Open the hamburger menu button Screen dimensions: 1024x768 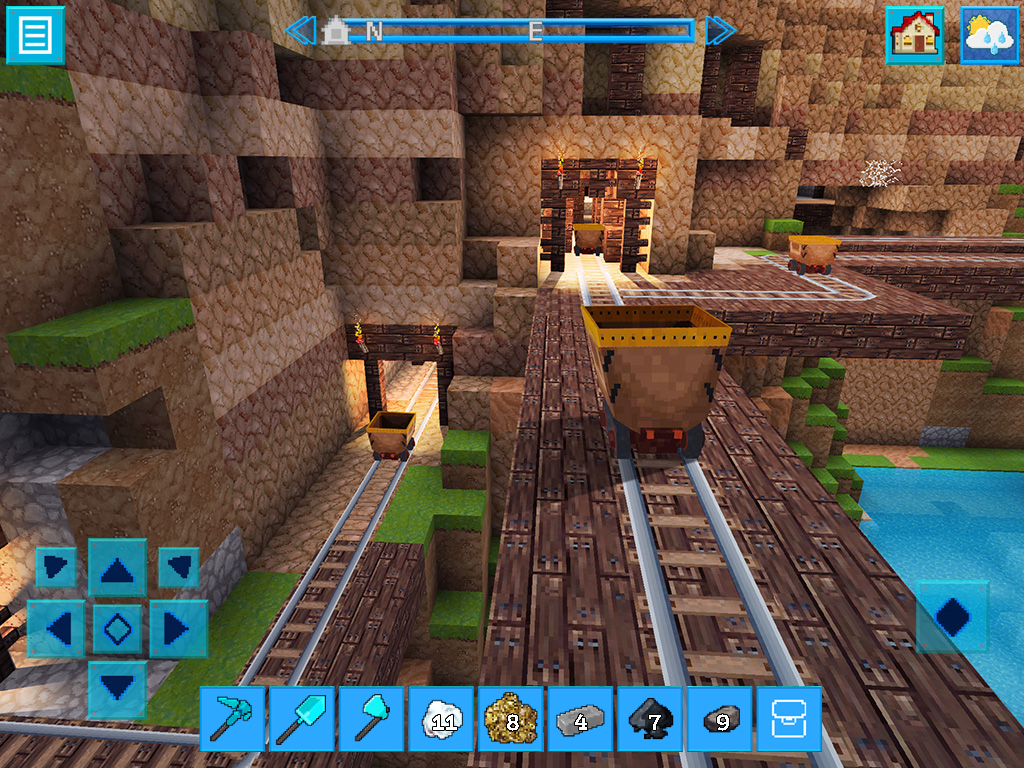tap(35, 36)
